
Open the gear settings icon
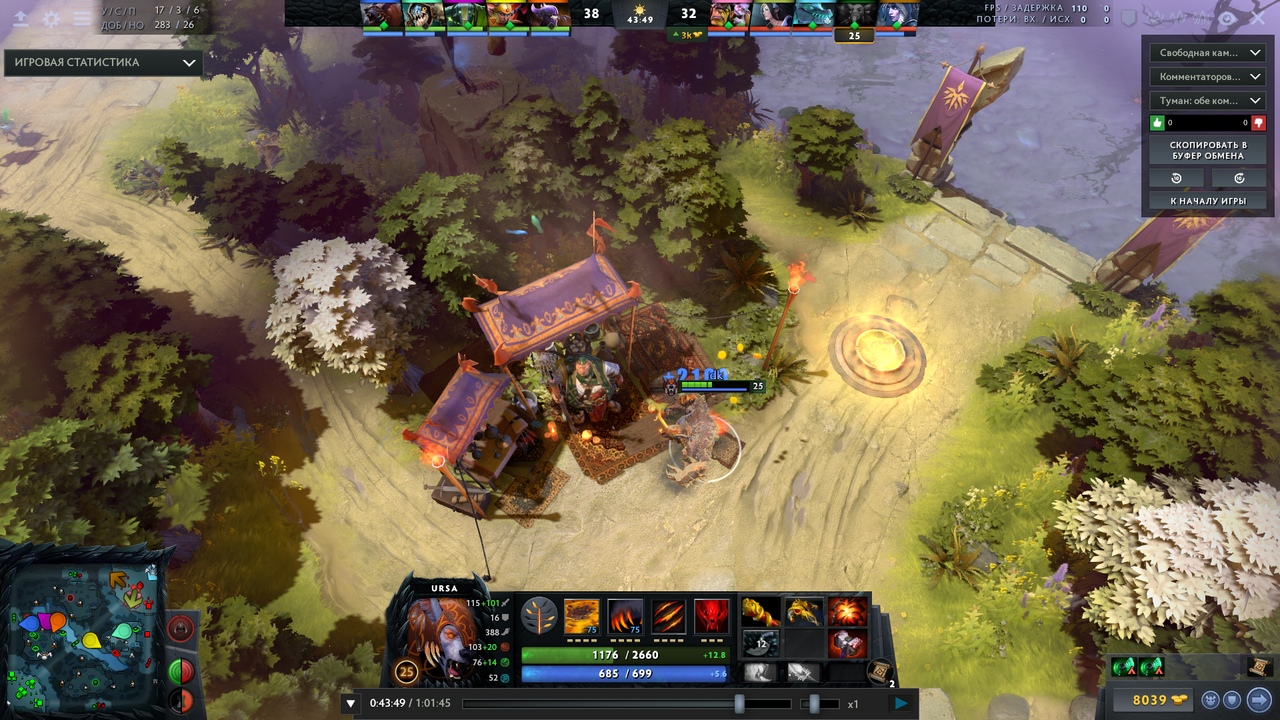tap(51, 19)
